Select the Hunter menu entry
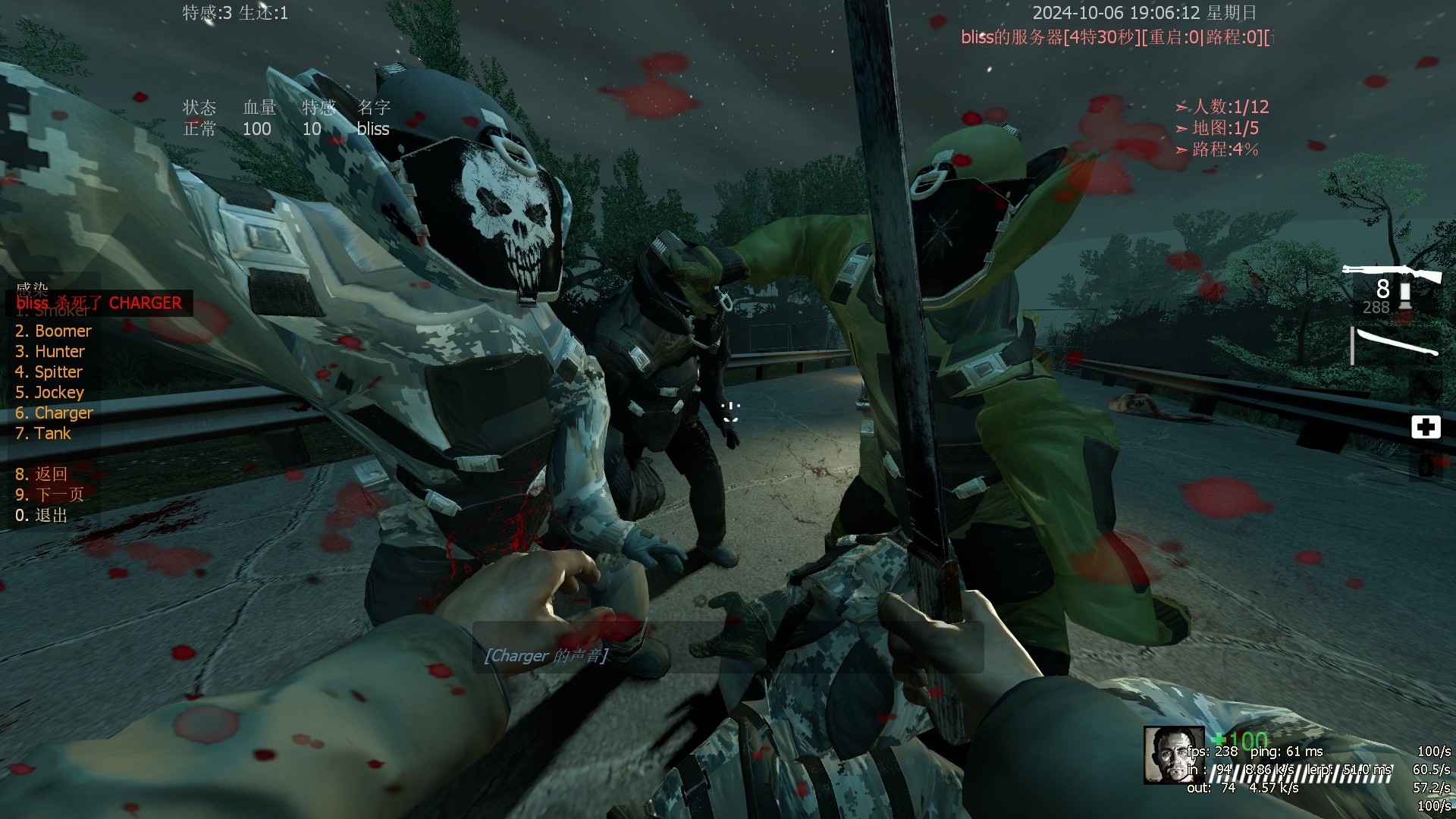 pos(50,352)
